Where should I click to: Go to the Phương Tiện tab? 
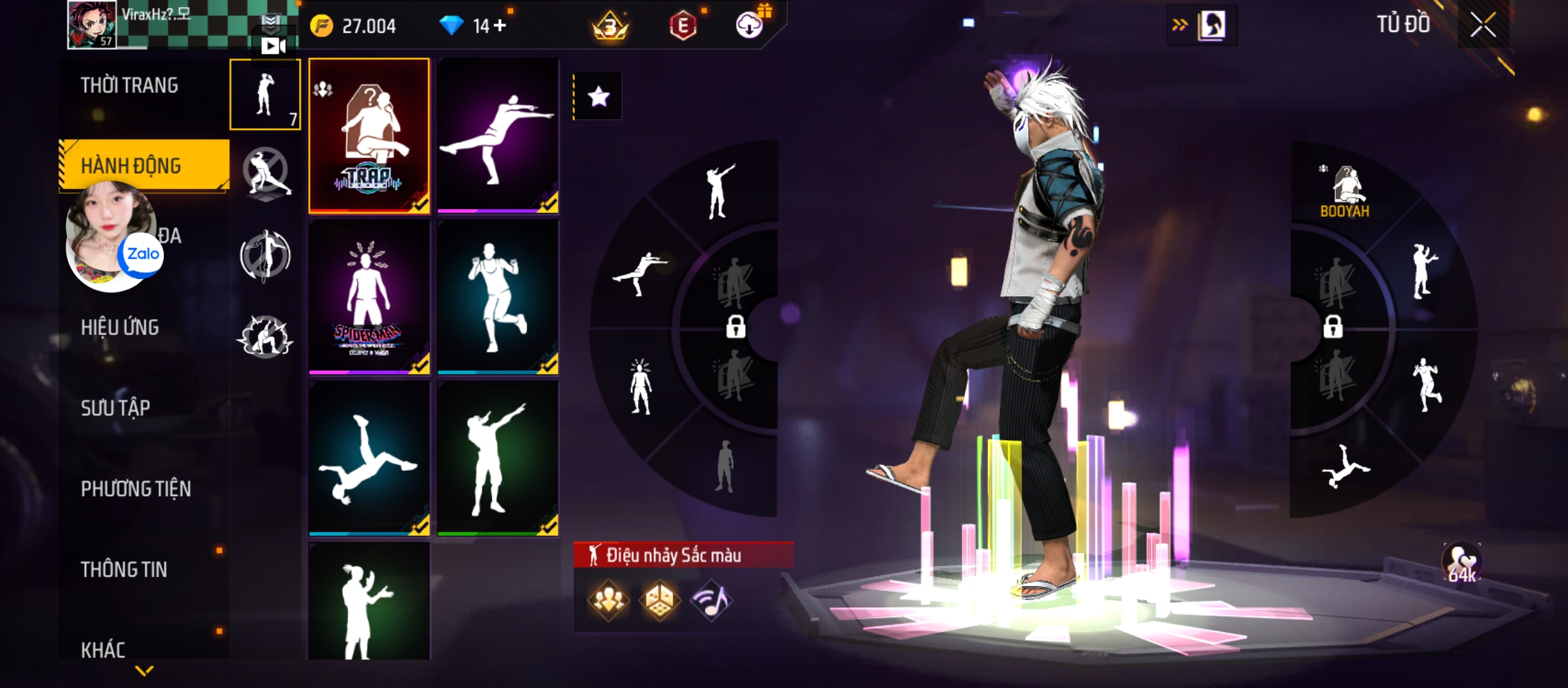tap(136, 489)
